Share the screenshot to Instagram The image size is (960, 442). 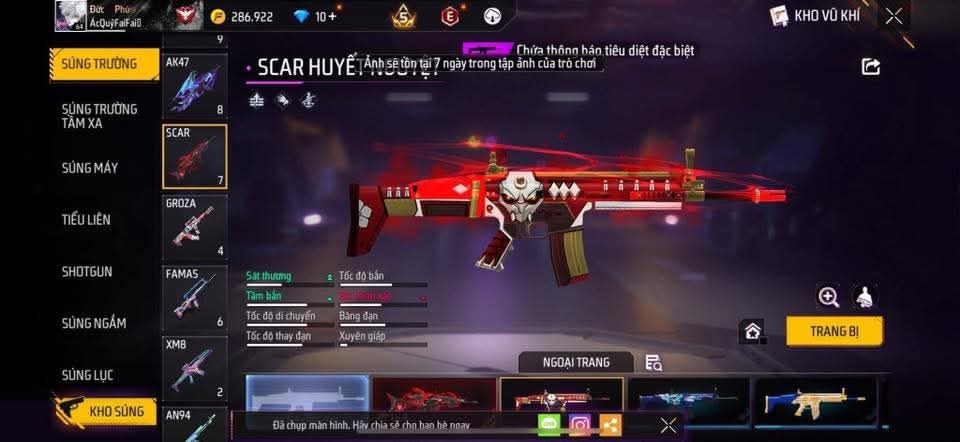tap(579, 425)
